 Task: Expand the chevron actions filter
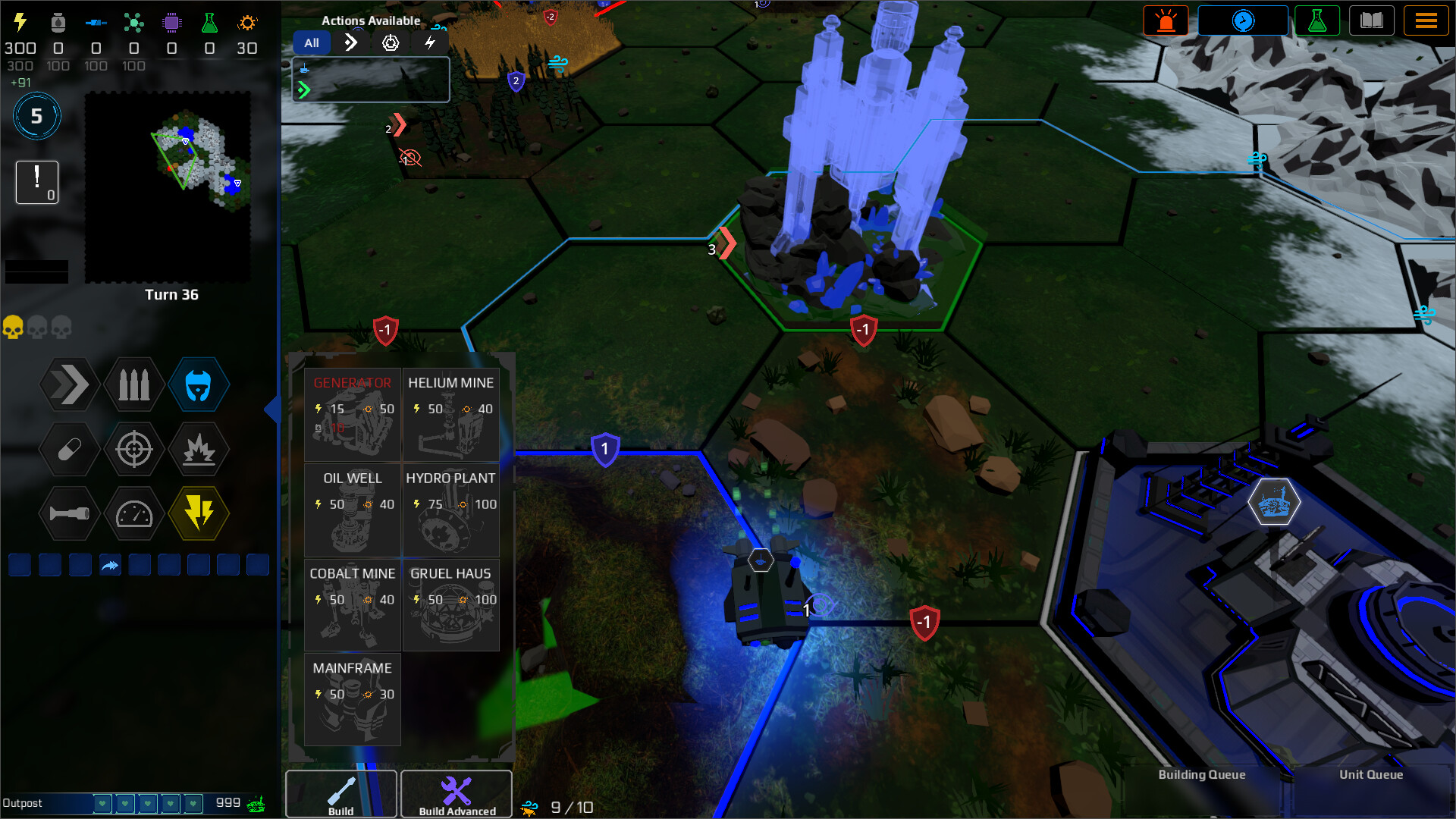(x=350, y=43)
